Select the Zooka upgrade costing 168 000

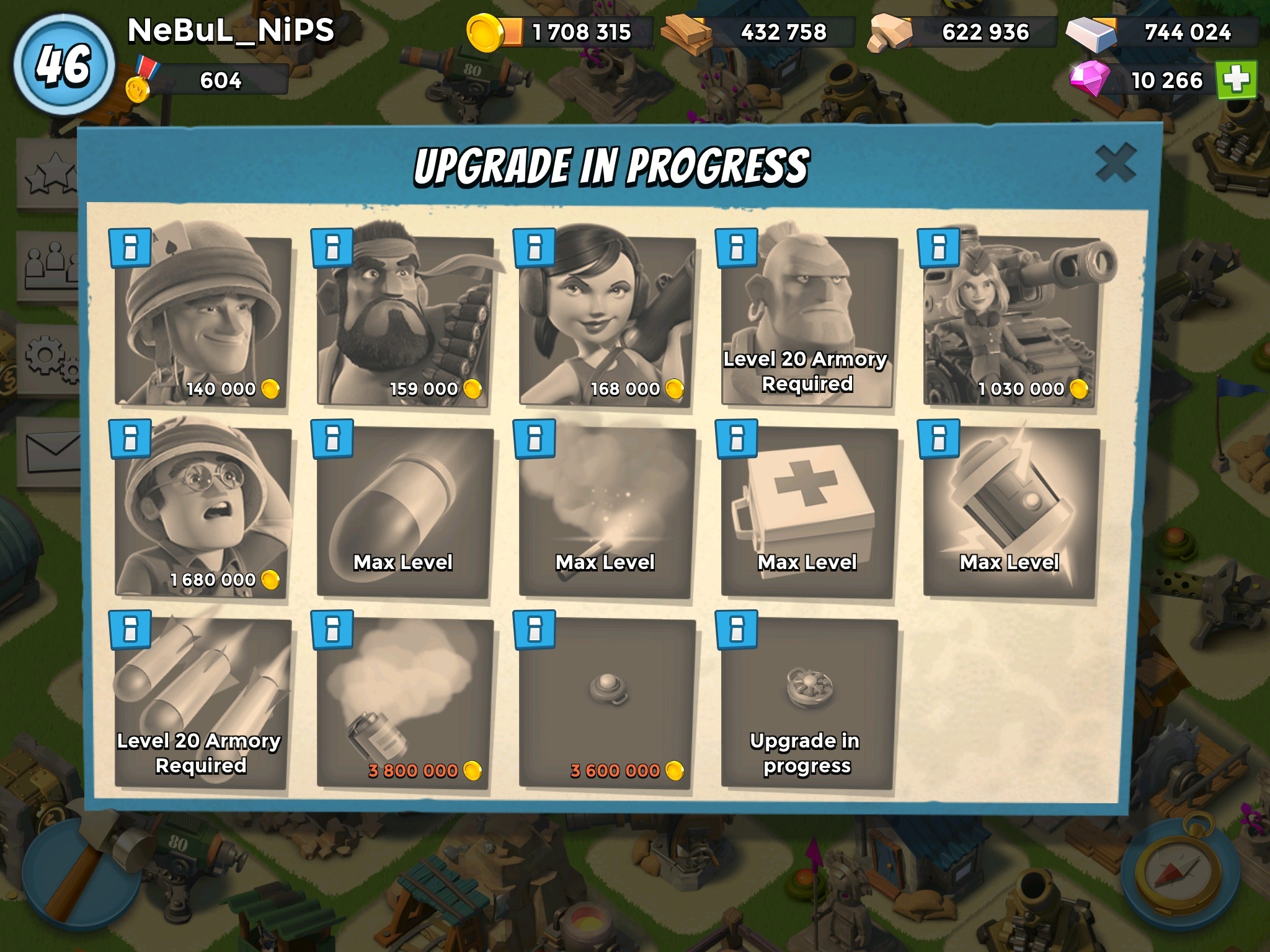tap(607, 321)
